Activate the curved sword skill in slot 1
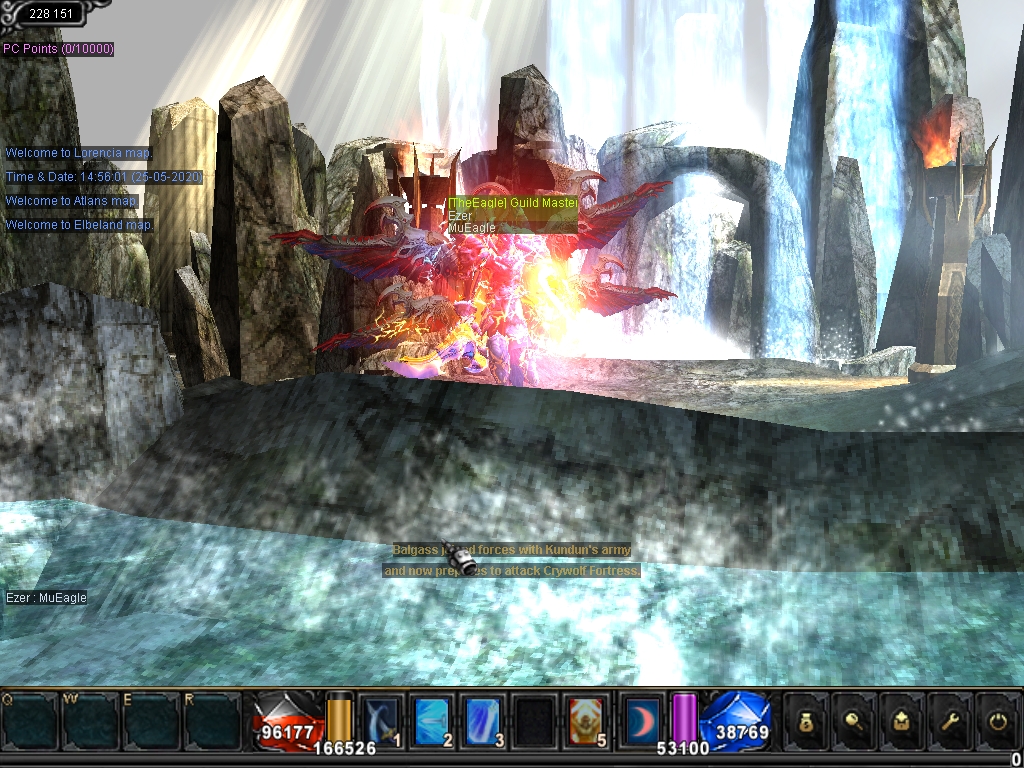 (x=379, y=719)
